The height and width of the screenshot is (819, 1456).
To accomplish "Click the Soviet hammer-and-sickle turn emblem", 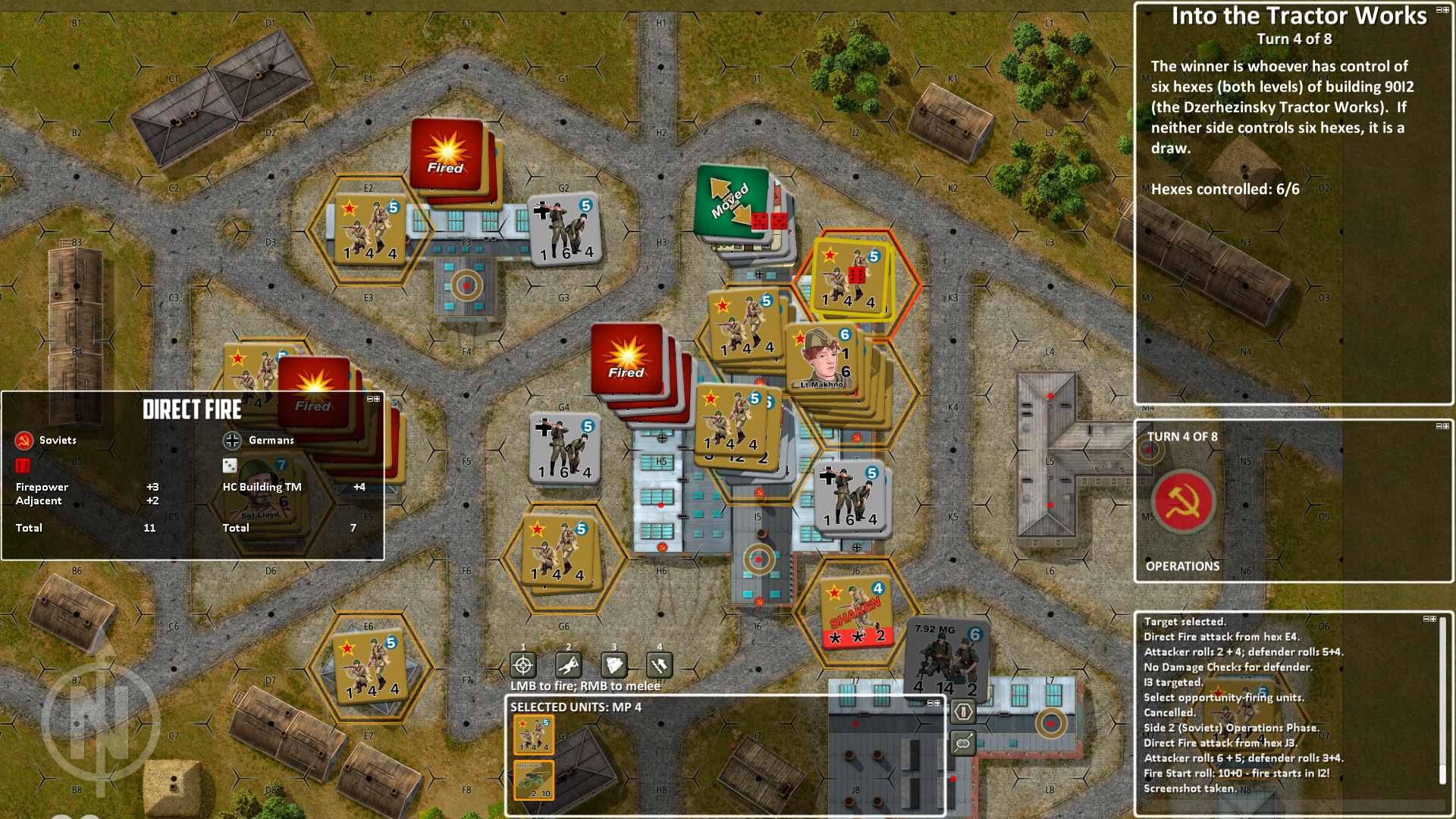I will tap(1185, 500).
